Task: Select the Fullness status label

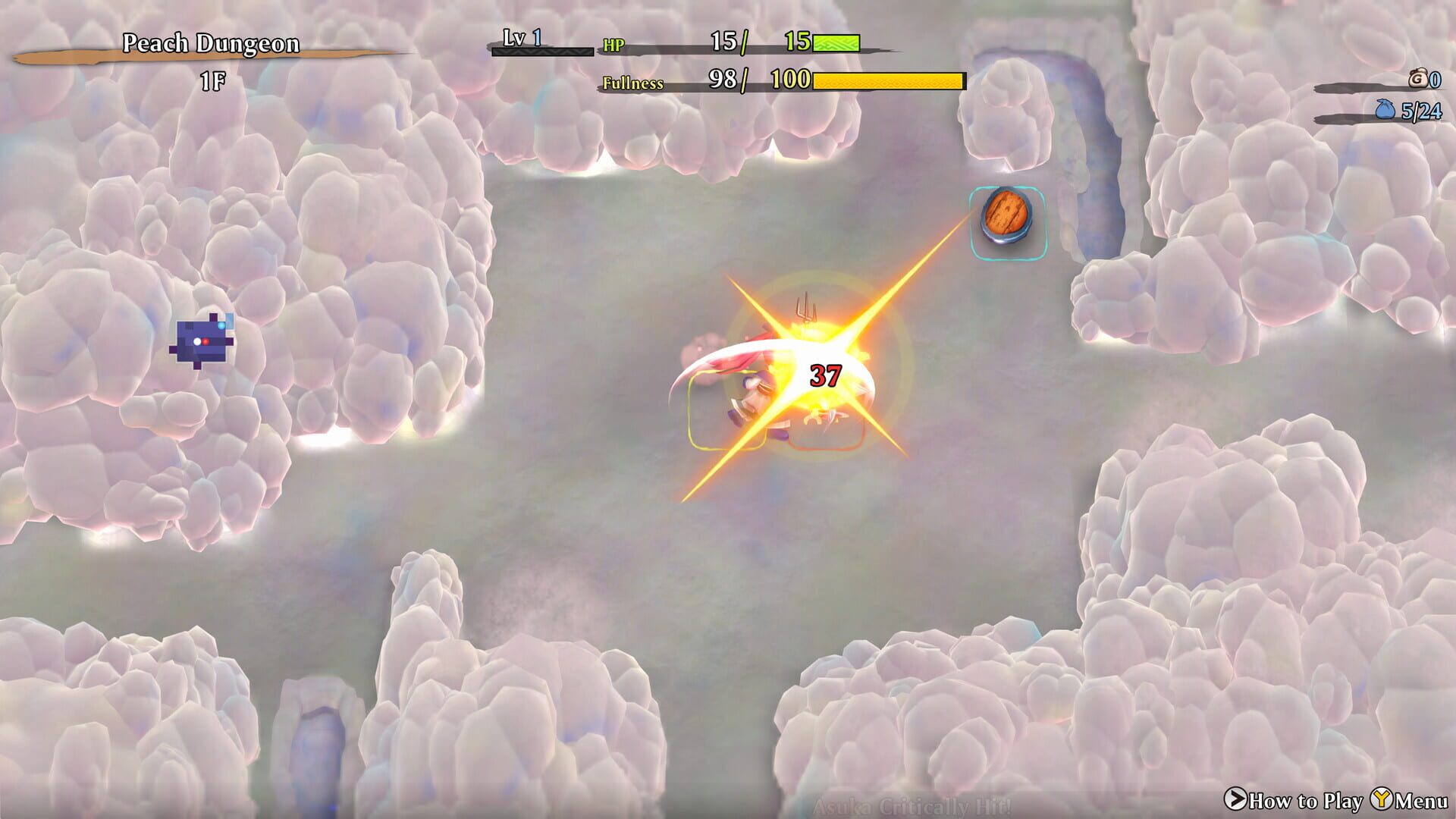Action: pyautogui.click(x=634, y=81)
